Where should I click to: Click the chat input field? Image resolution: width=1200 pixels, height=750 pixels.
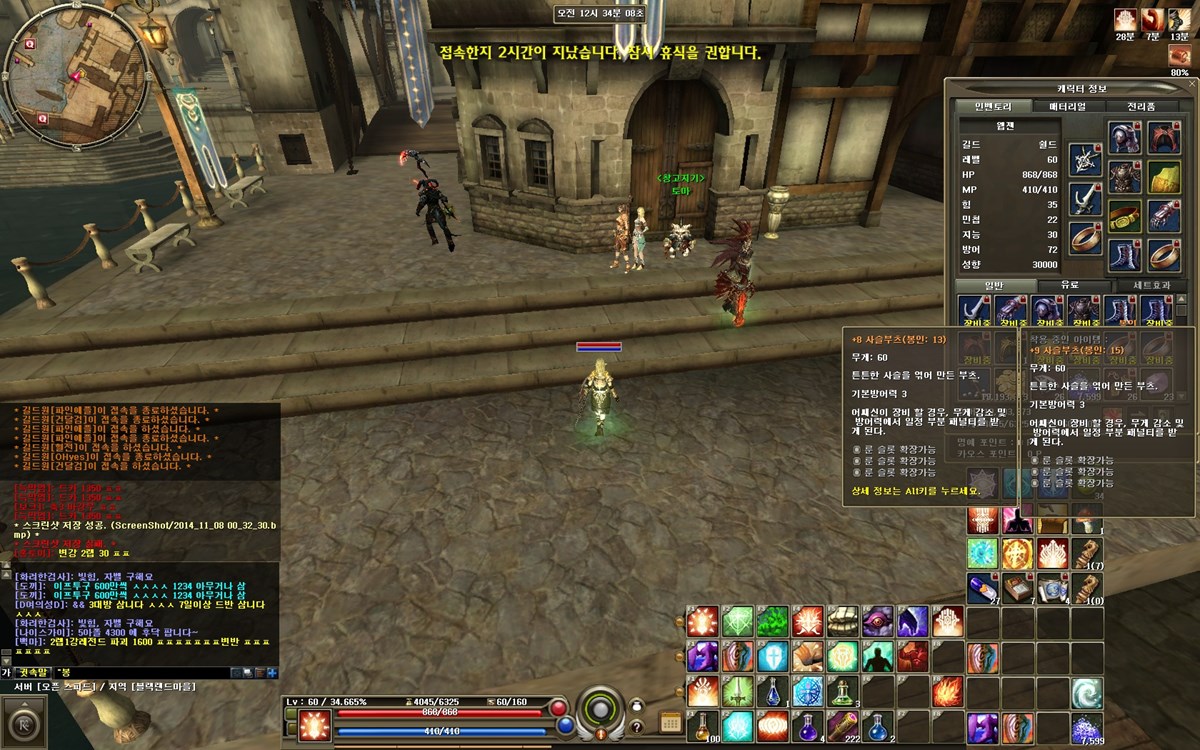click(150, 672)
